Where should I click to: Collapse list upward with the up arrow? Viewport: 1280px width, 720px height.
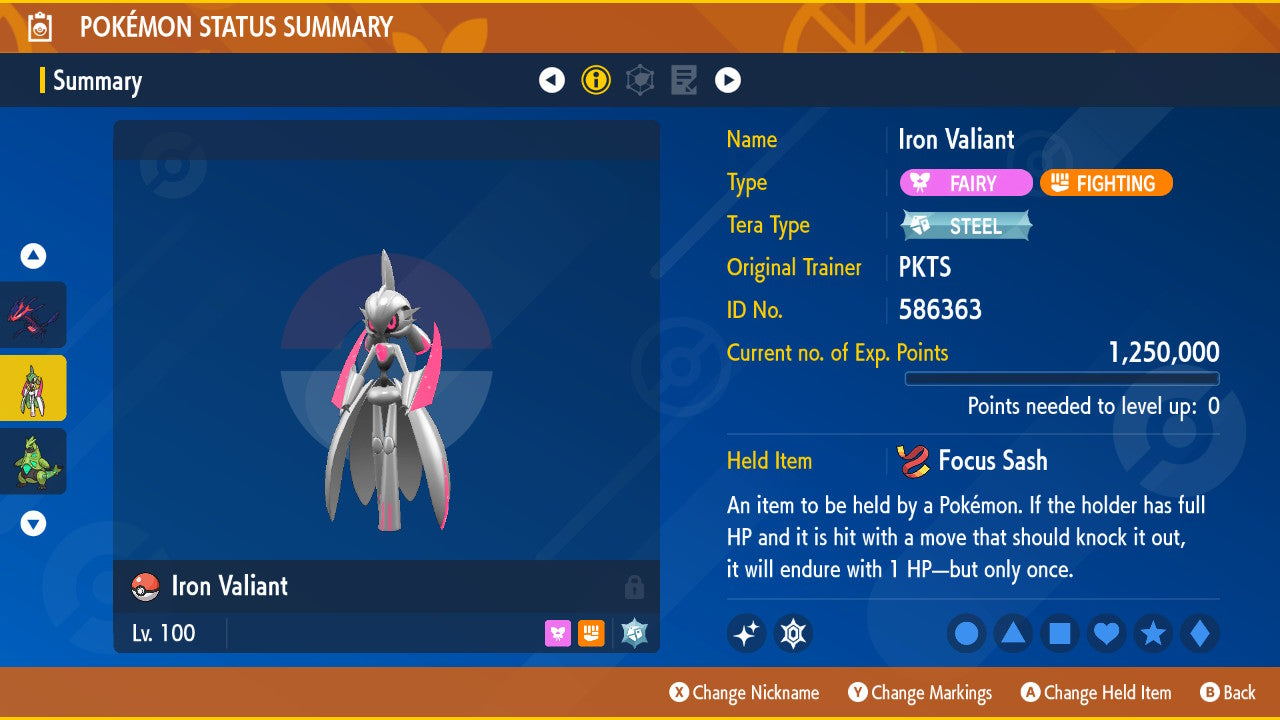[x=33, y=256]
